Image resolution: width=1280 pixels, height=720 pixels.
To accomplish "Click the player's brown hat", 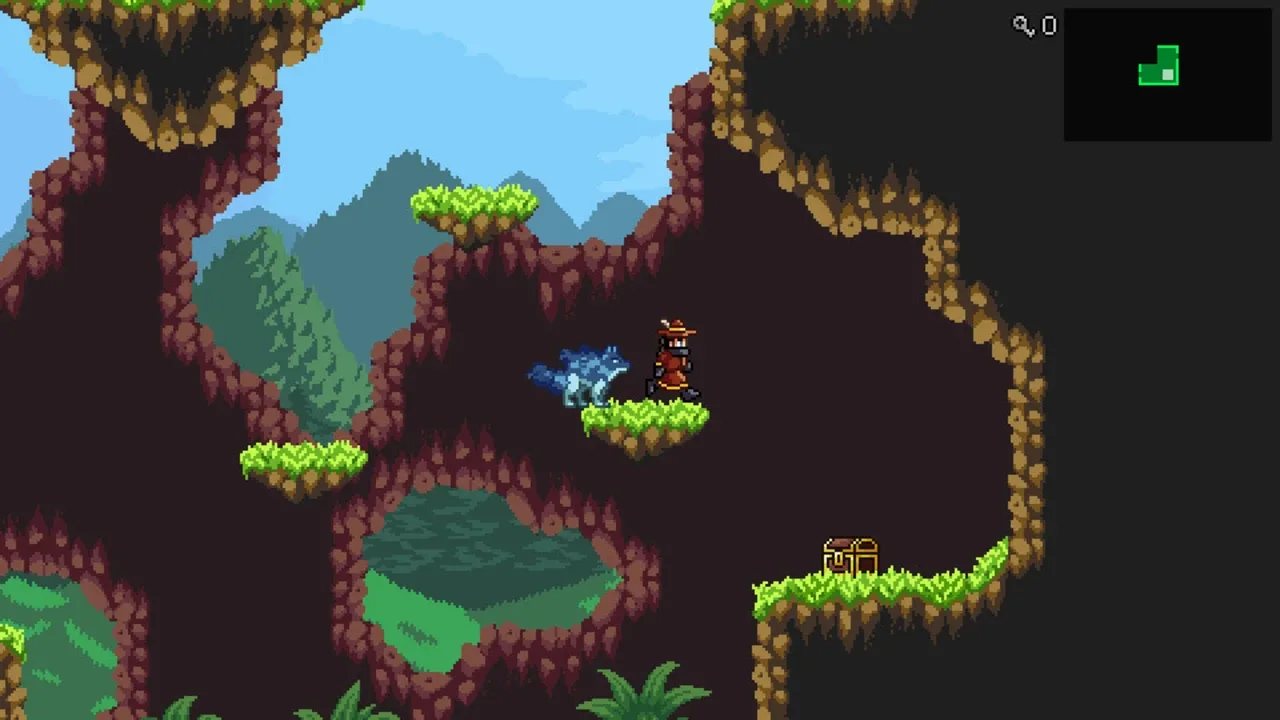I will 675,328.
